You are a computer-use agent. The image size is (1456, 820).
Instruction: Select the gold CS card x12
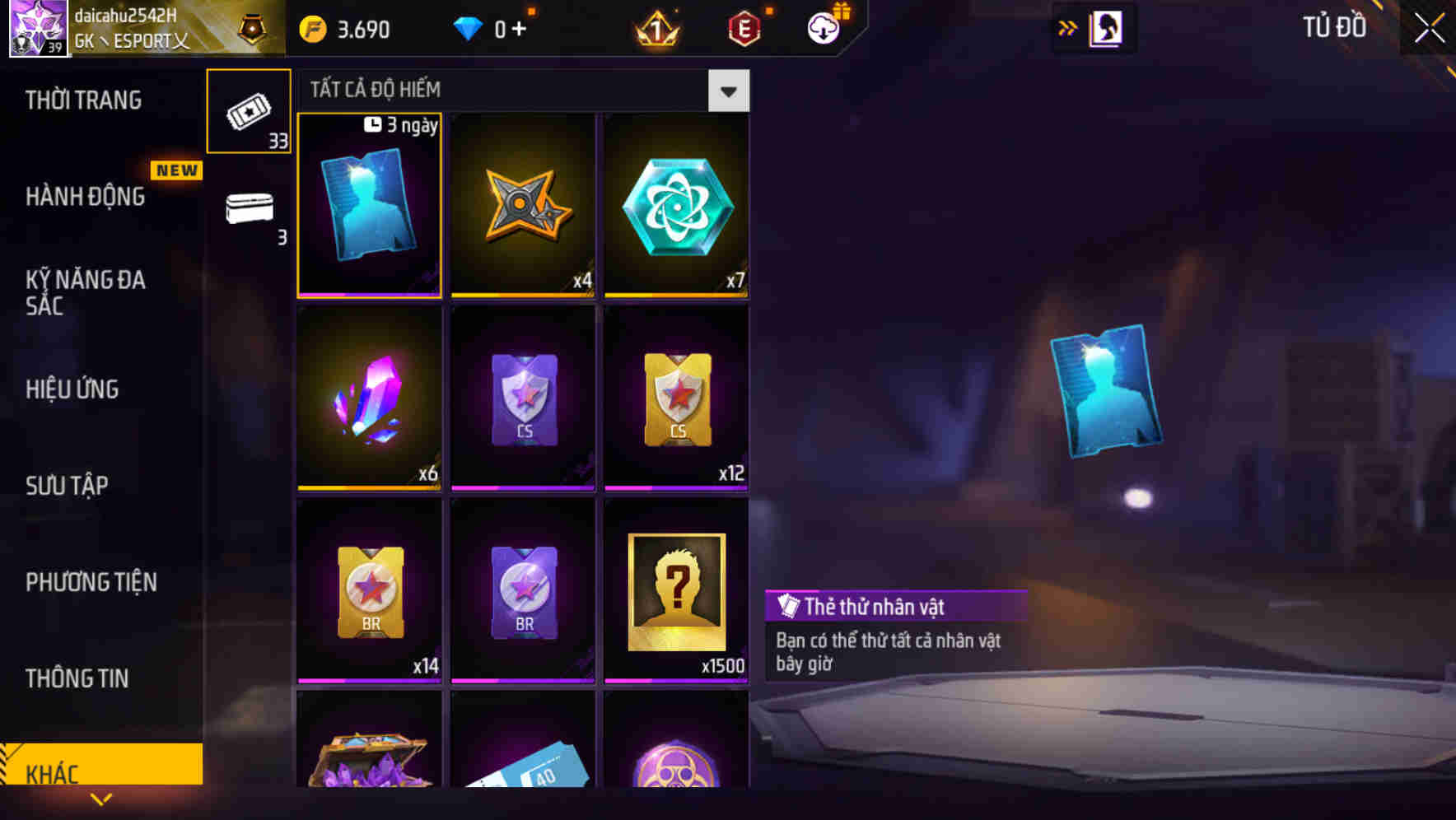tap(676, 398)
